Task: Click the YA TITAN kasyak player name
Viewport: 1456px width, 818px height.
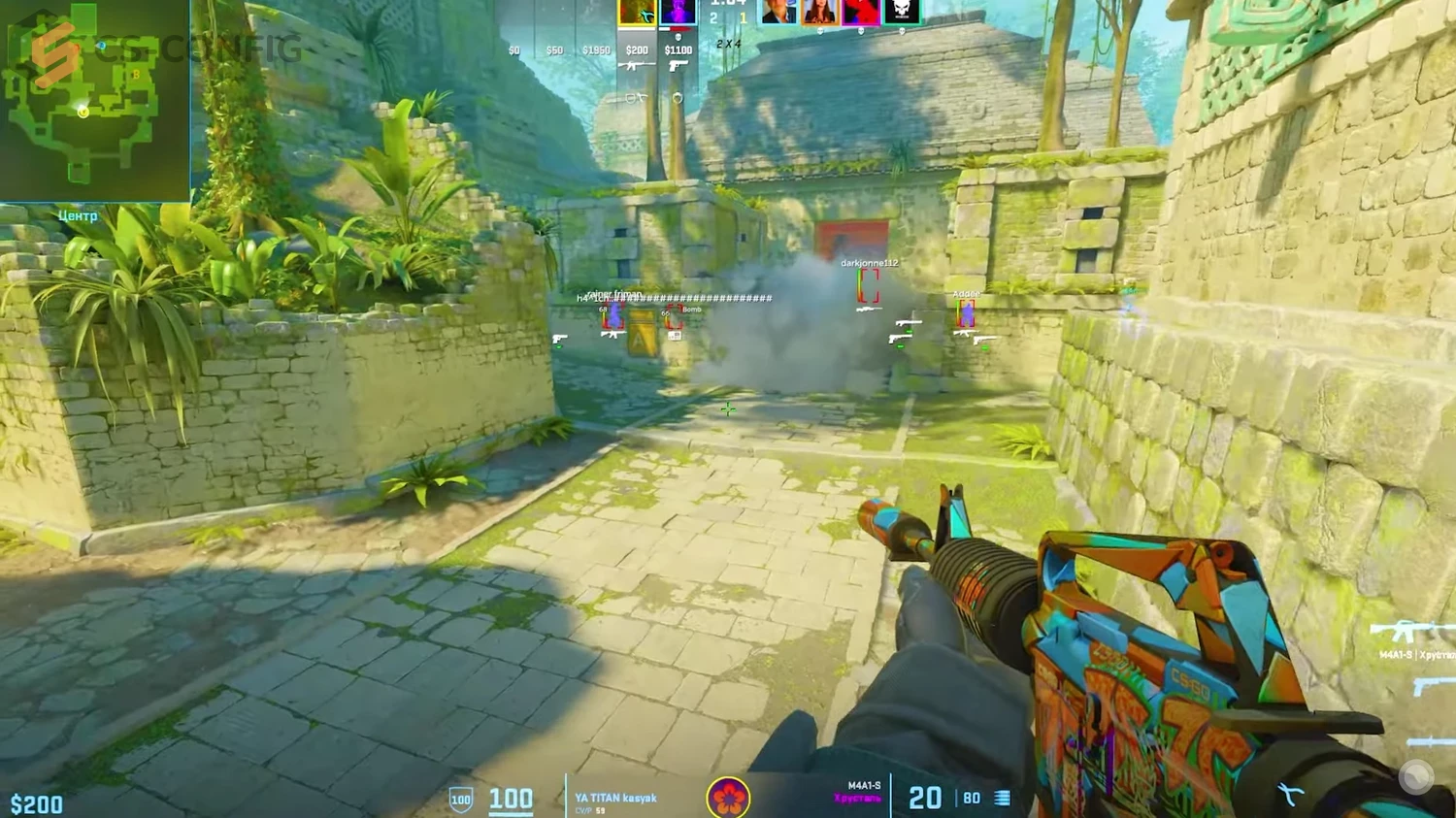Action: pyautogui.click(x=615, y=798)
